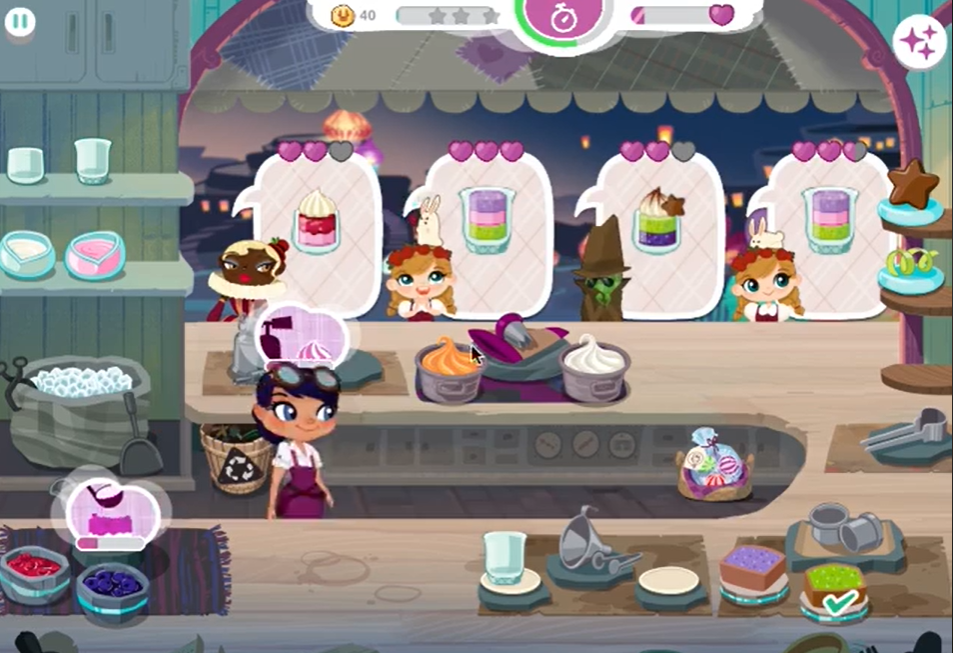The height and width of the screenshot is (653, 953).
Task: Tap the chocolate star dessert order bubble
Action: click(657, 223)
